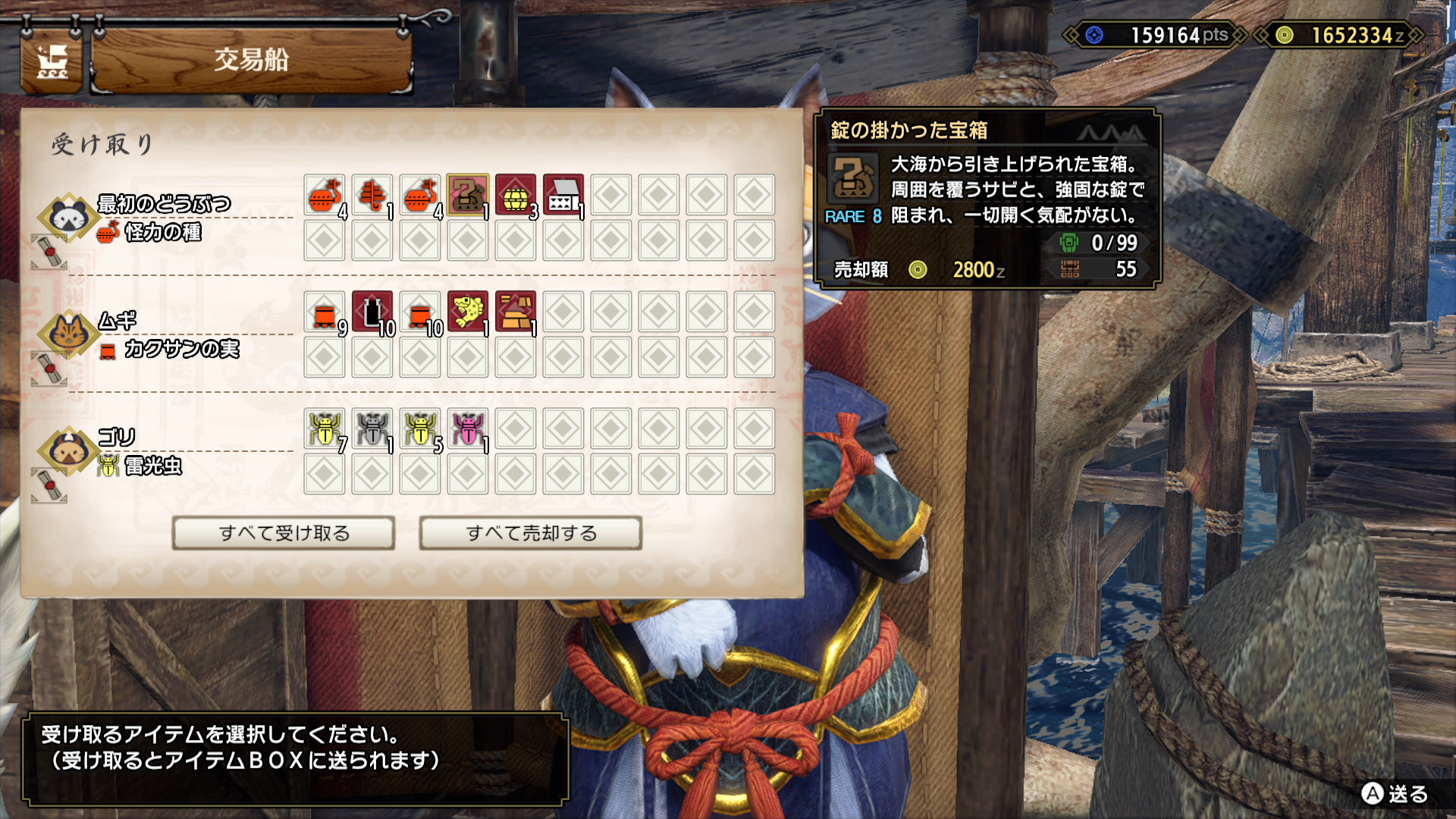Select the 最初のどうぶつ buddy portrait
Viewport: 1456px width, 819px height.
(68, 218)
